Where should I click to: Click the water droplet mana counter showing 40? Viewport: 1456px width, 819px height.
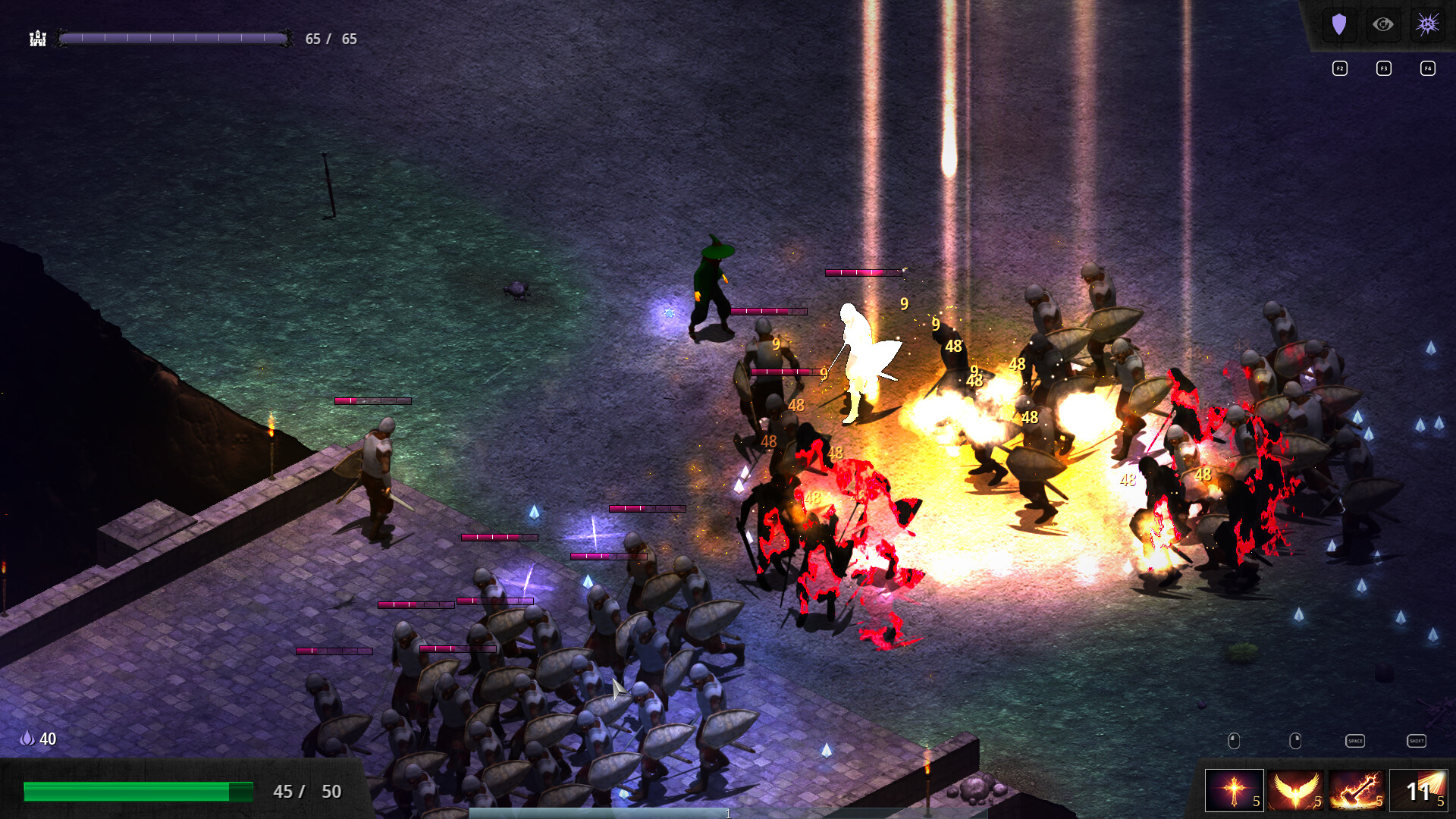coord(38,737)
